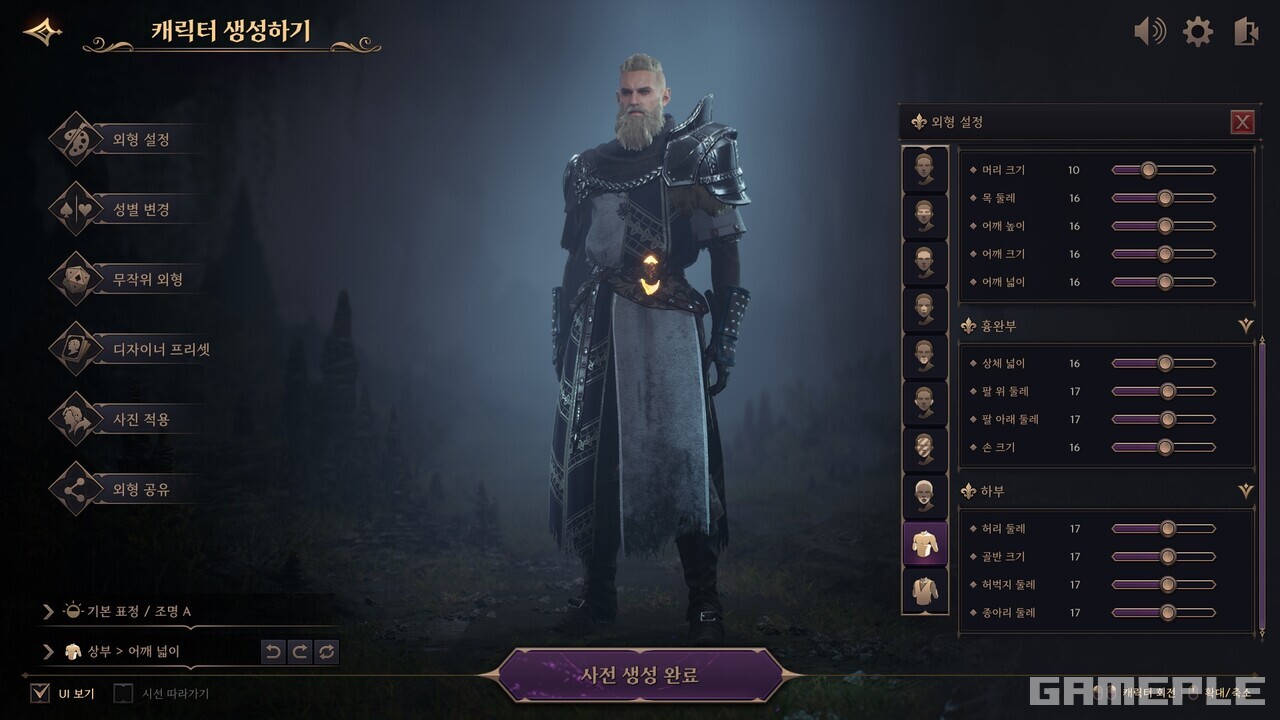This screenshot has width=1280, height=720.
Task: Adjust the 머리 크기 slider
Action: point(1148,170)
